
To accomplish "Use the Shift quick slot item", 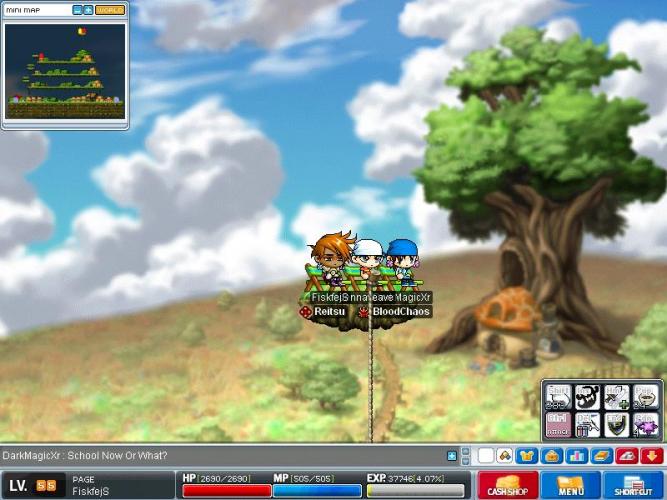I will click(560, 396).
